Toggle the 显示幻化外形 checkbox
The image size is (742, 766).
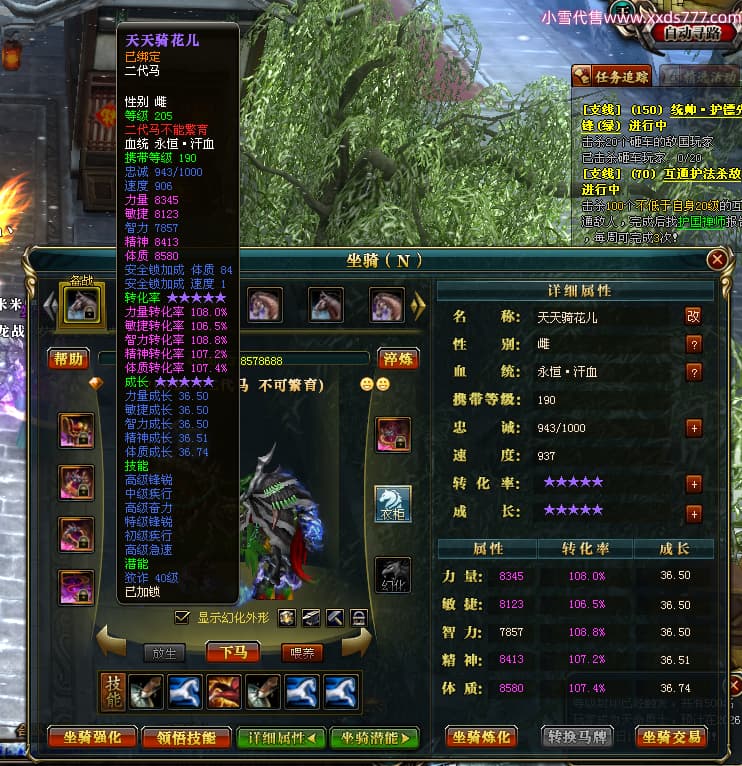pyautogui.click(x=182, y=617)
